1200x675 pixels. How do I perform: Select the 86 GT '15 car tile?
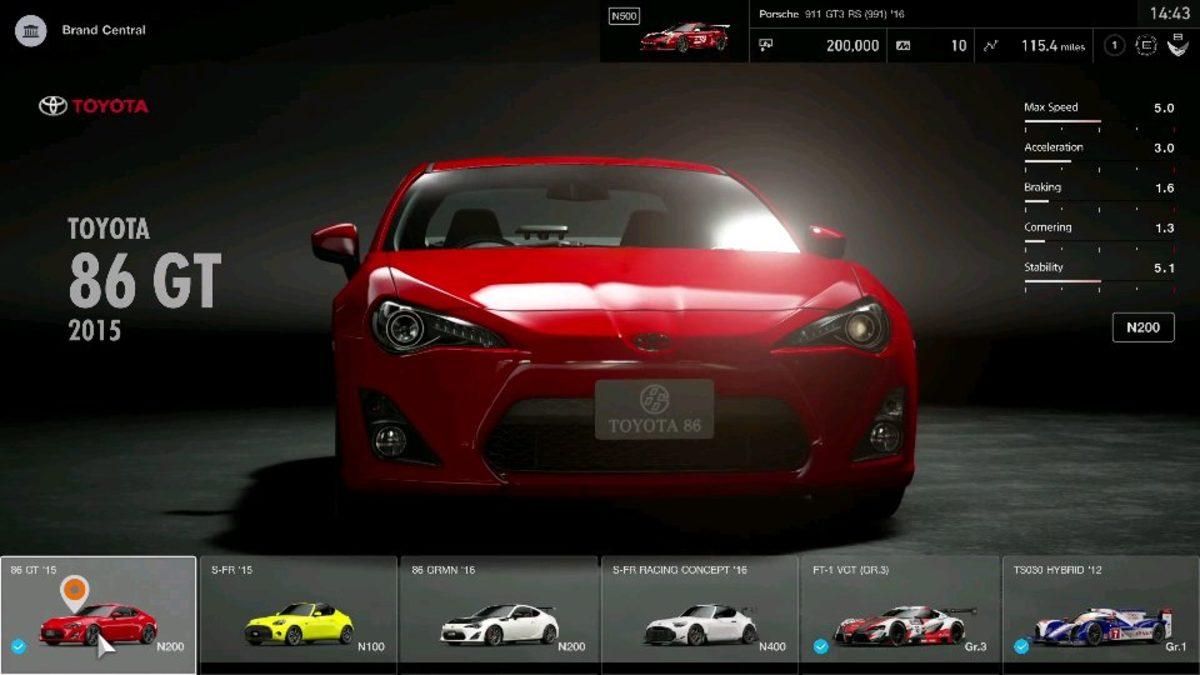click(98, 612)
